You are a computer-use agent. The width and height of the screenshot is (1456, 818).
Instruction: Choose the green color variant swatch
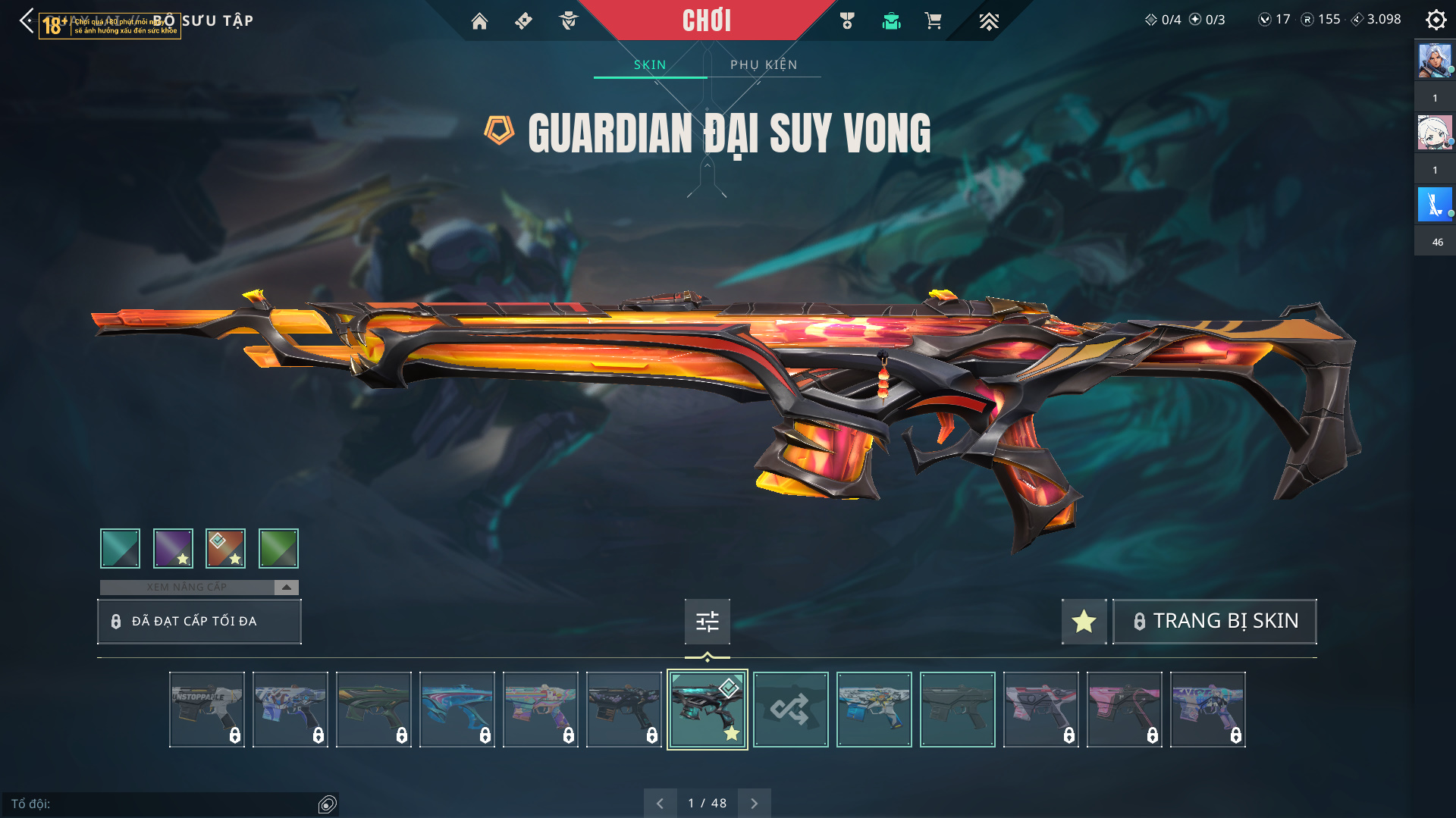click(x=278, y=548)
